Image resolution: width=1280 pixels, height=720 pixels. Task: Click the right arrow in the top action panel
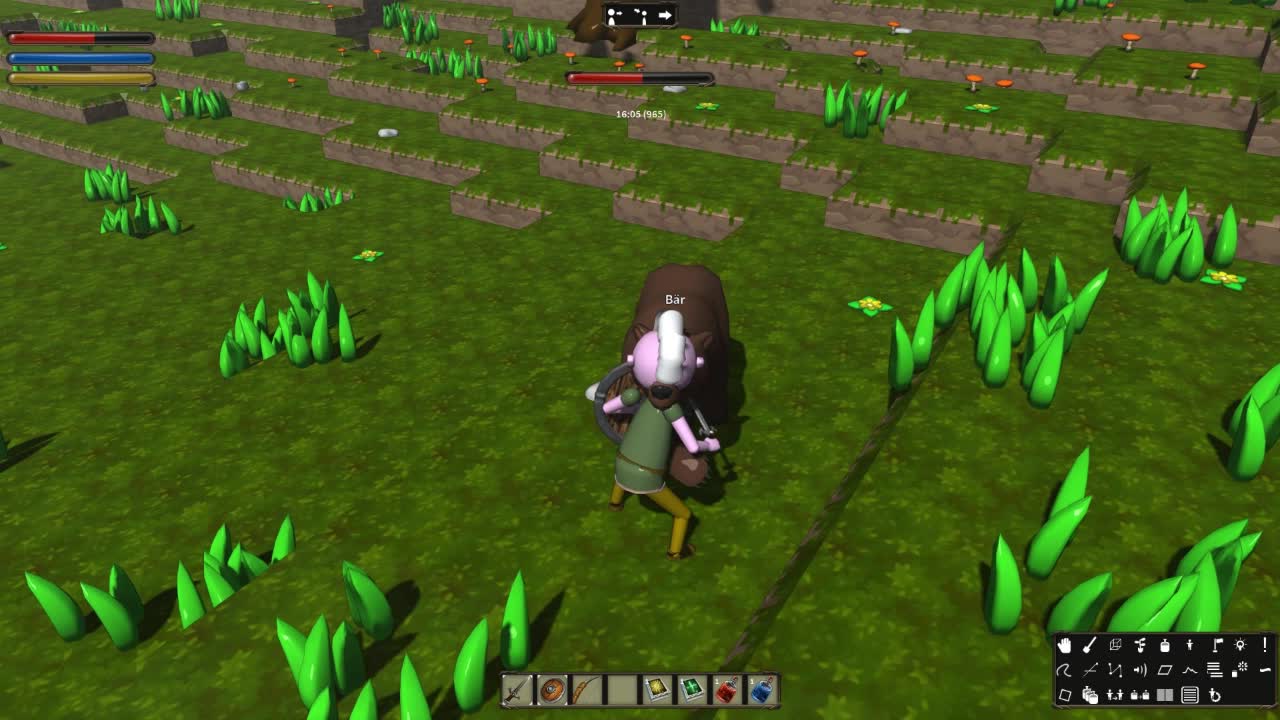[x=665, y=15]
